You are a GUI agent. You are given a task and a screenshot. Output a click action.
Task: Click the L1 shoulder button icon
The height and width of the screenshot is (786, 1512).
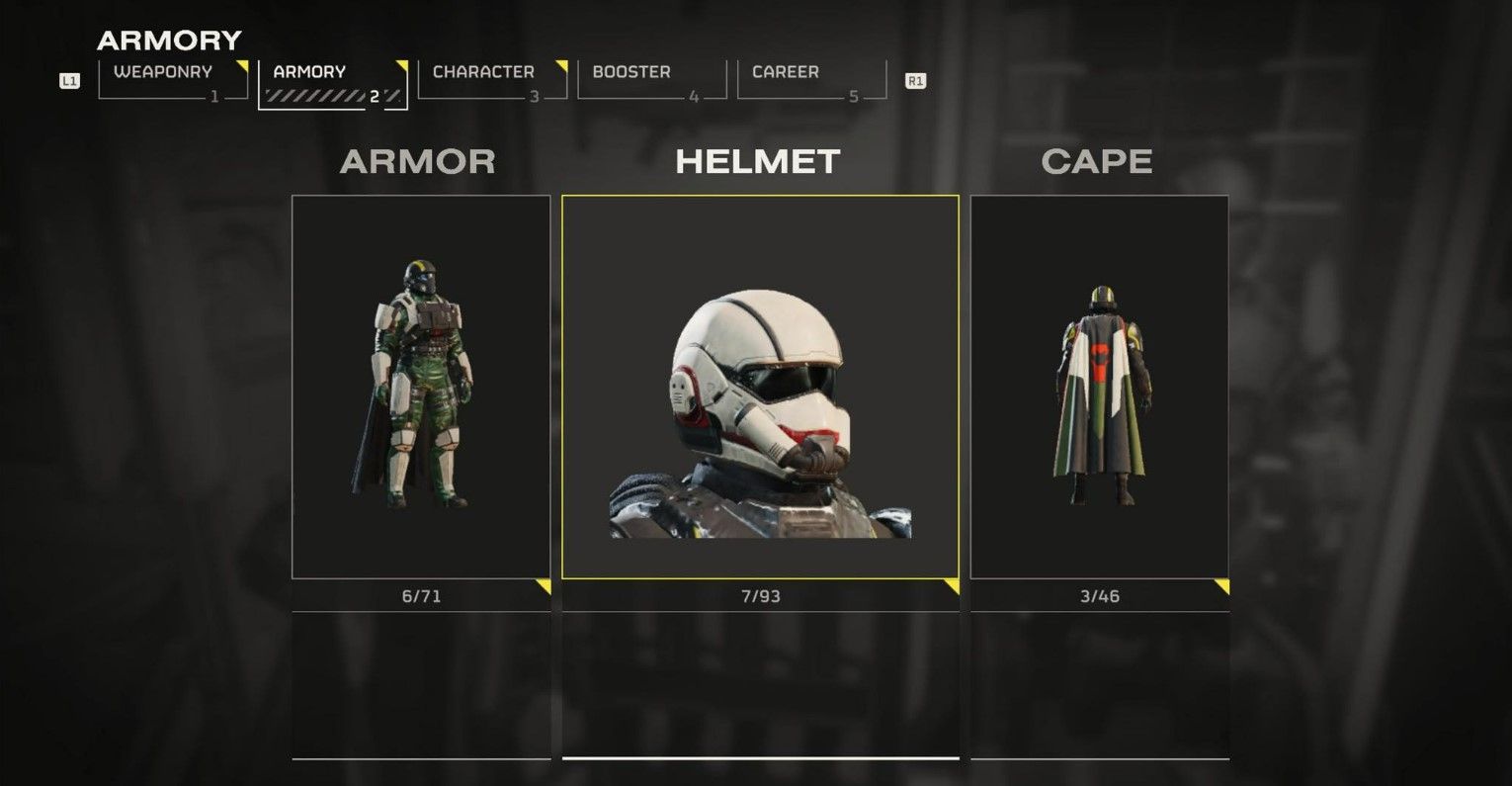[x=70, y=81]
